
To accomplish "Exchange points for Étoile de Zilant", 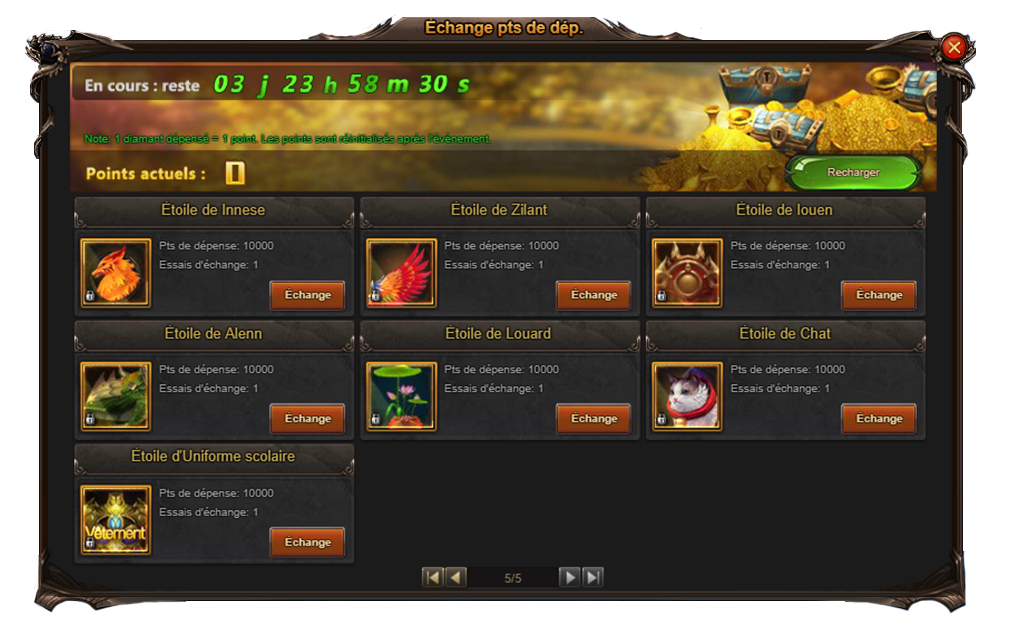I will (593, 295).
